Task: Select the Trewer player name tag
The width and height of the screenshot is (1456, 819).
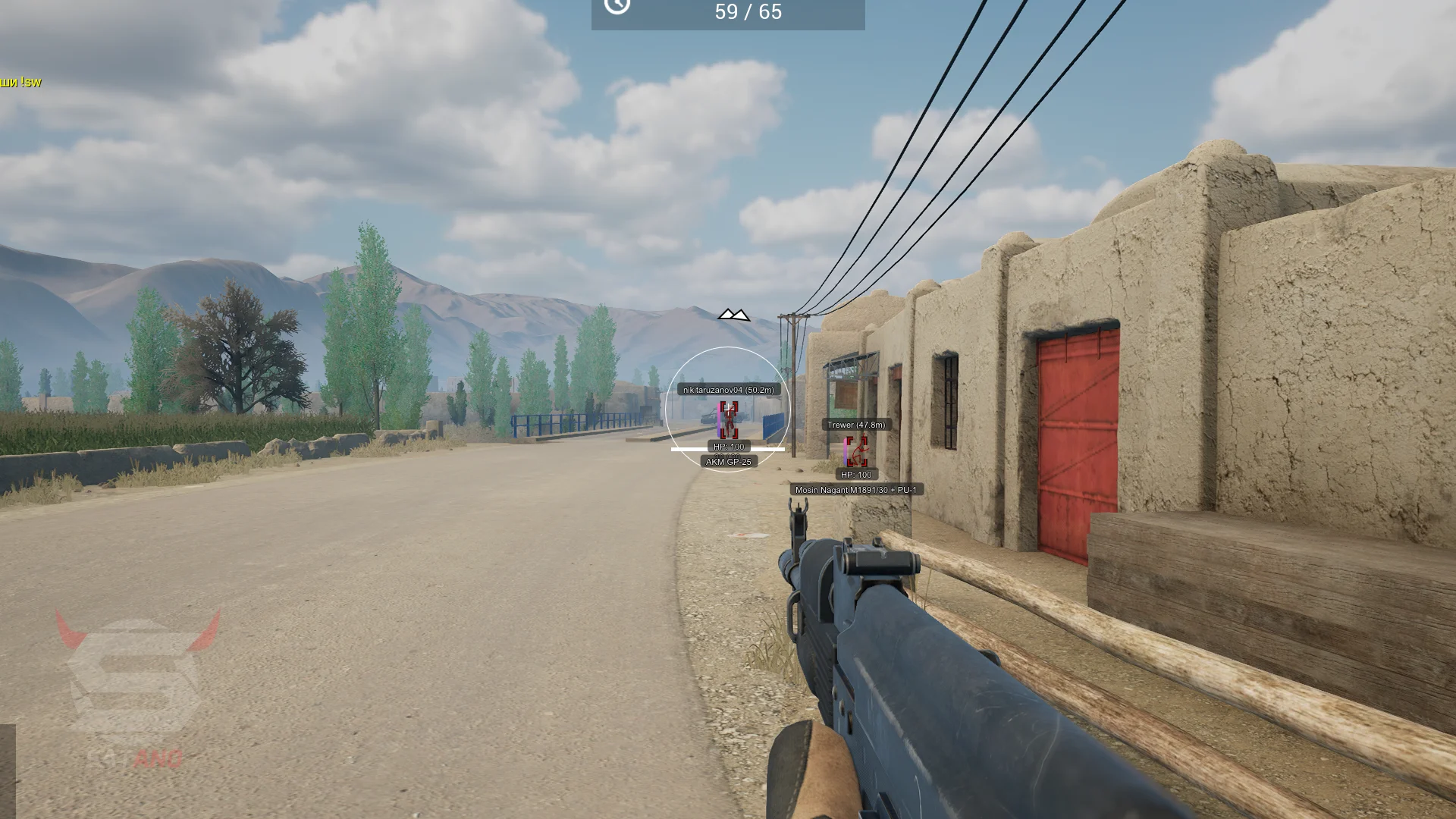Action: pyautogui.click(x=855, y=425)
